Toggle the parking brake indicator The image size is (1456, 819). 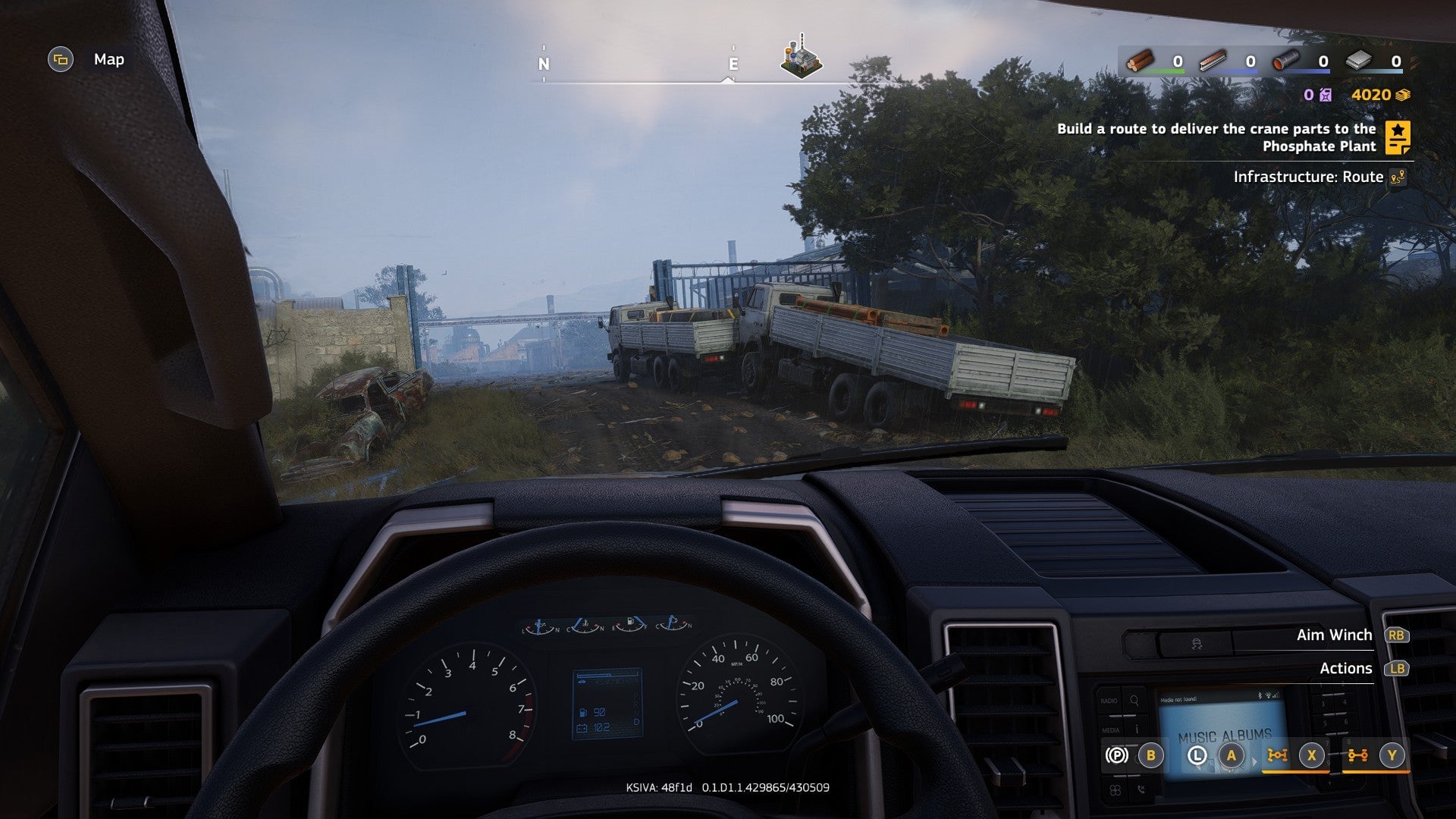point(1116,755)
